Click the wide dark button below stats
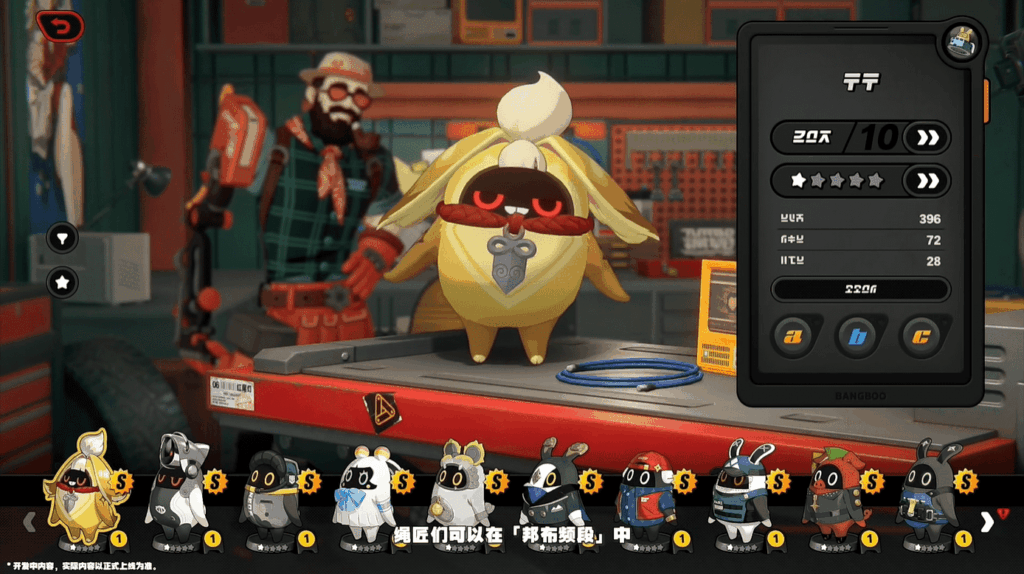 click(860, 290)
